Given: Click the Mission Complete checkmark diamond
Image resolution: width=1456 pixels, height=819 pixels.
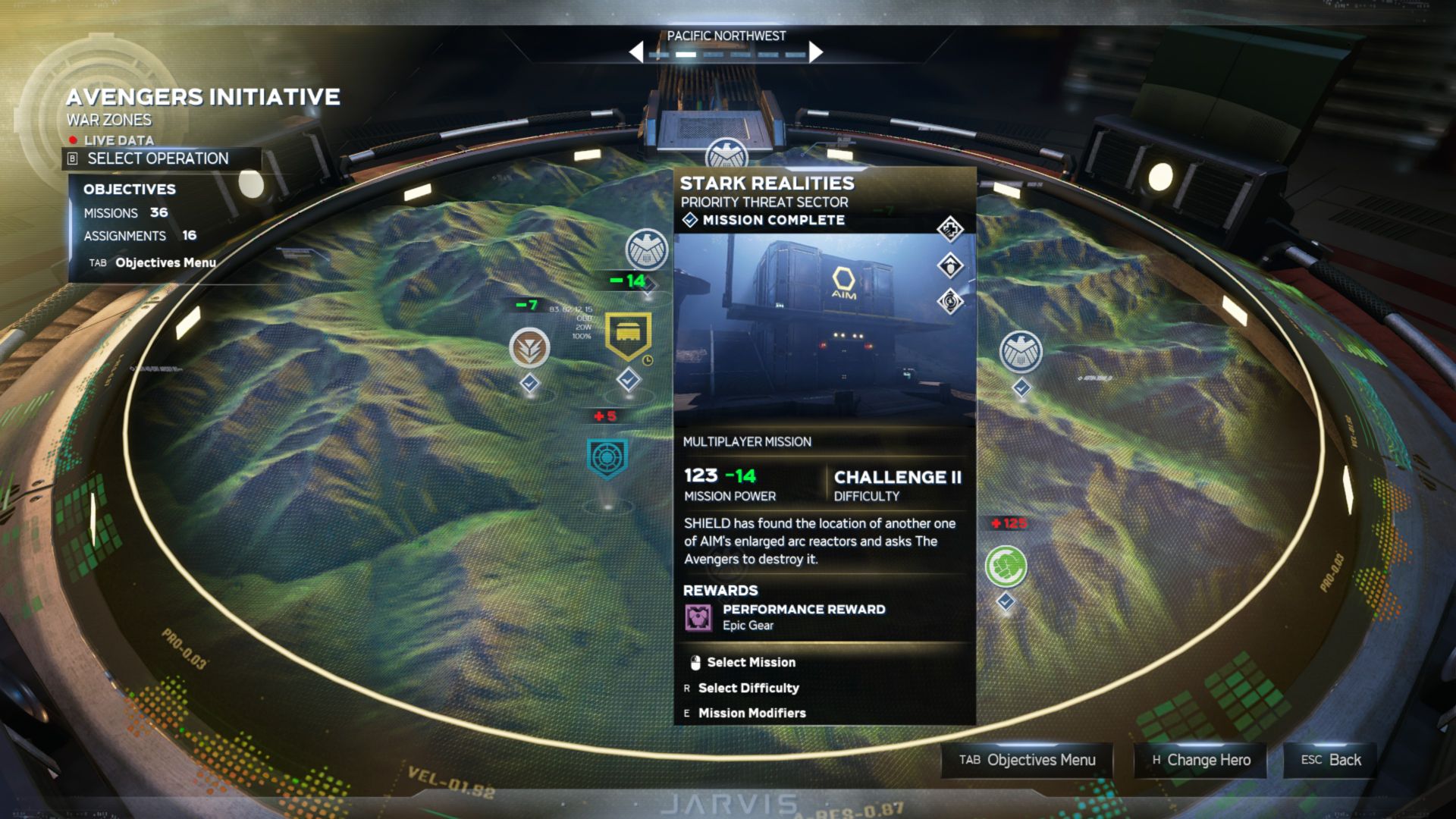Looking at the screenshot, I should 689,220.
